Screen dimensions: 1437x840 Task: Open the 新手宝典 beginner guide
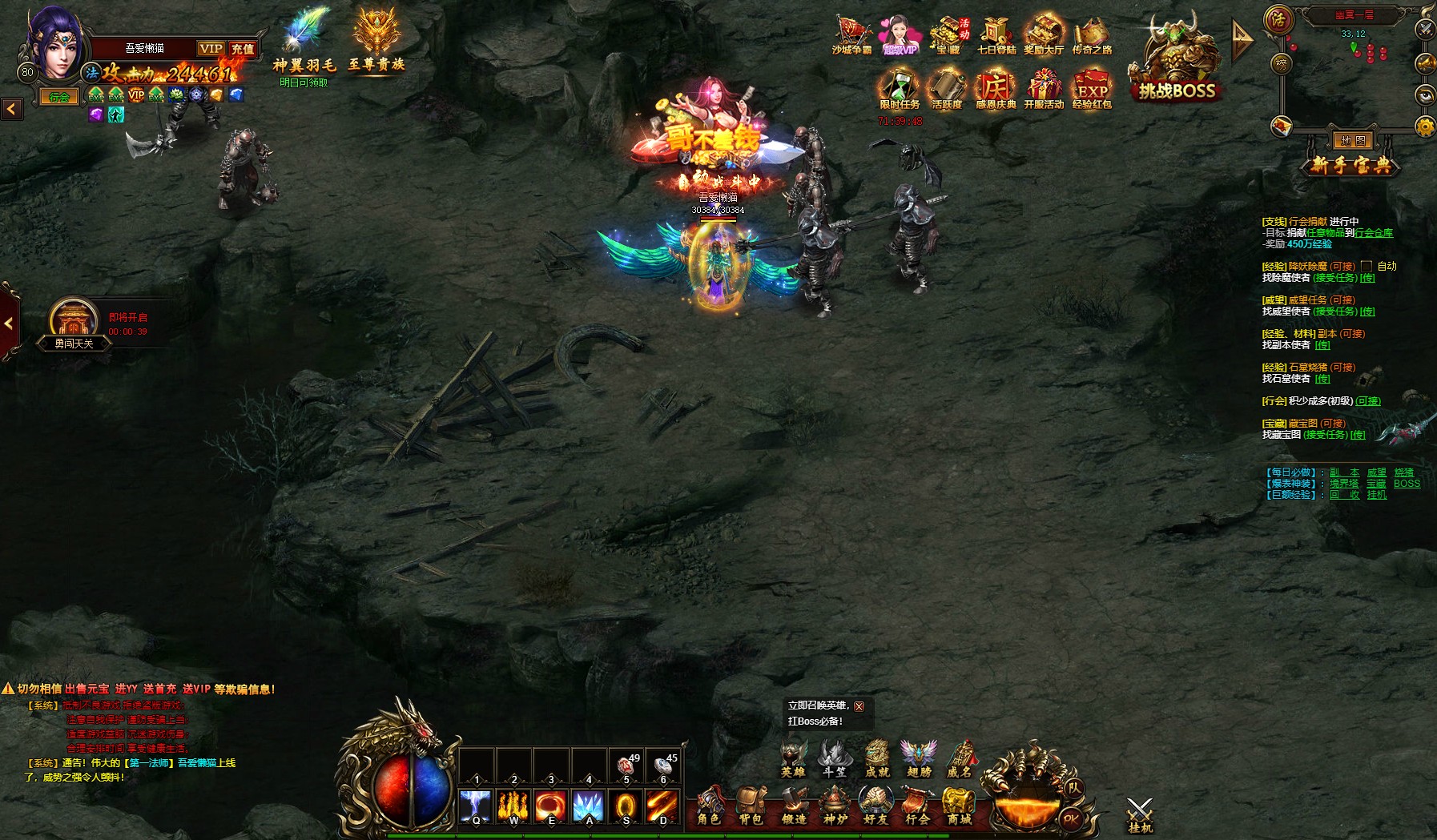[1351, 165]
